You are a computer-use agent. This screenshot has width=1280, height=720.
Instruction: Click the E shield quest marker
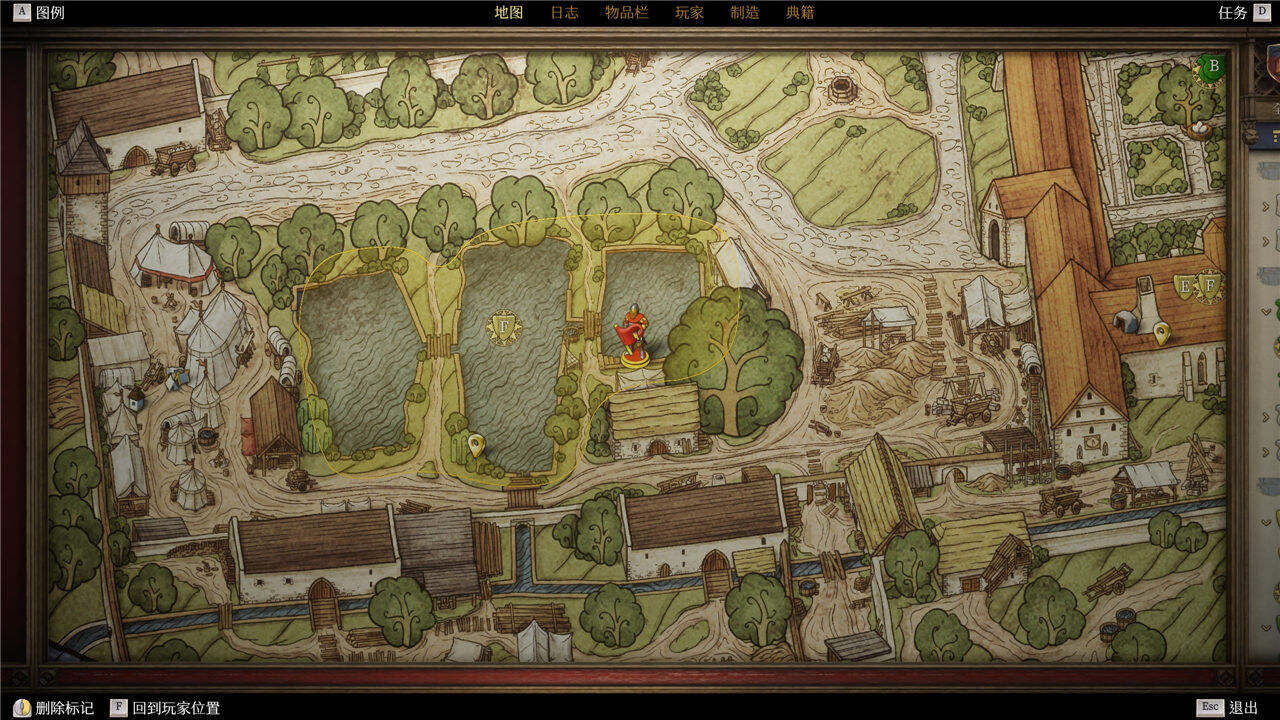1185,287
